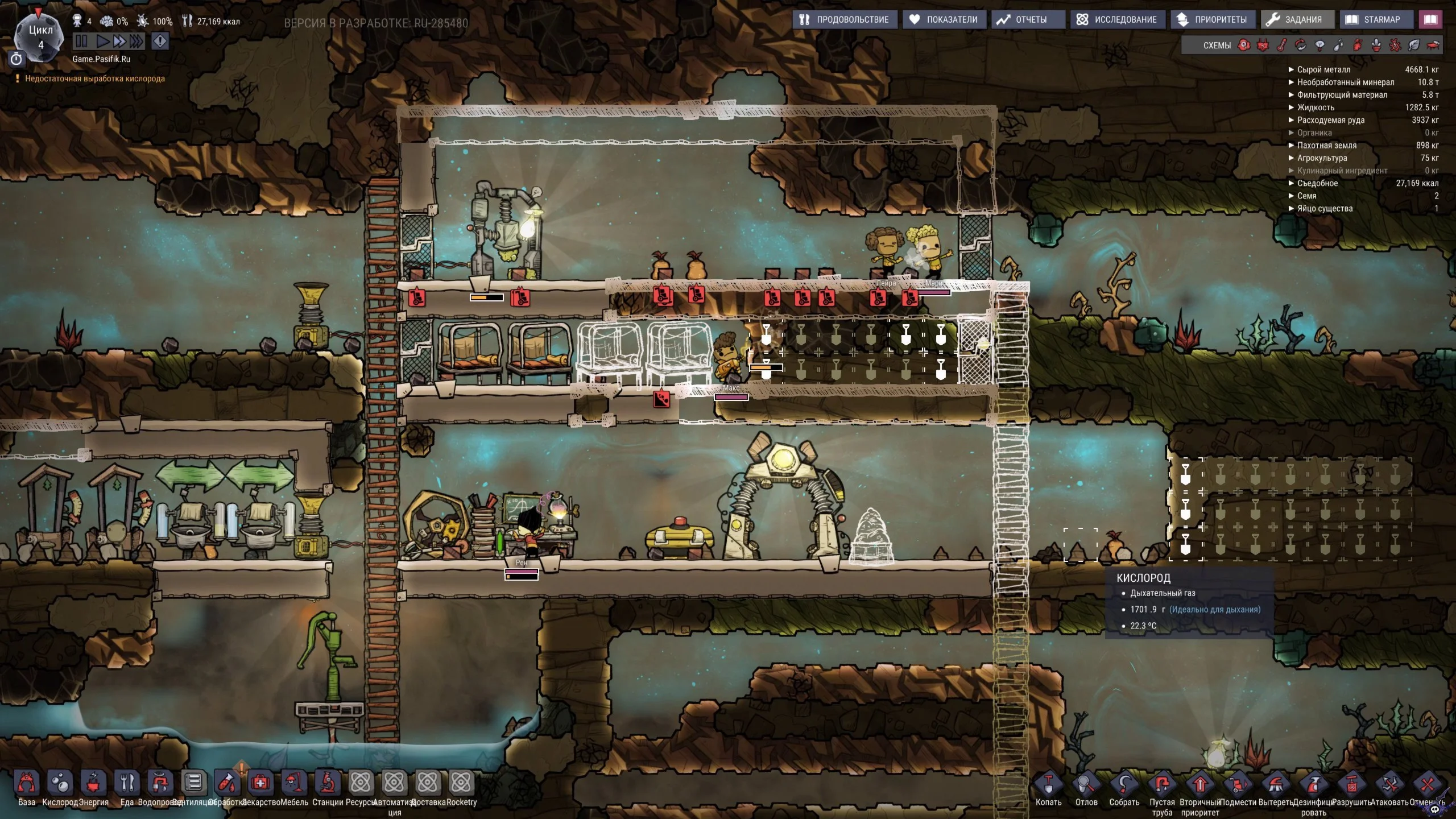Pause the game with the pause button

[81, 41]
